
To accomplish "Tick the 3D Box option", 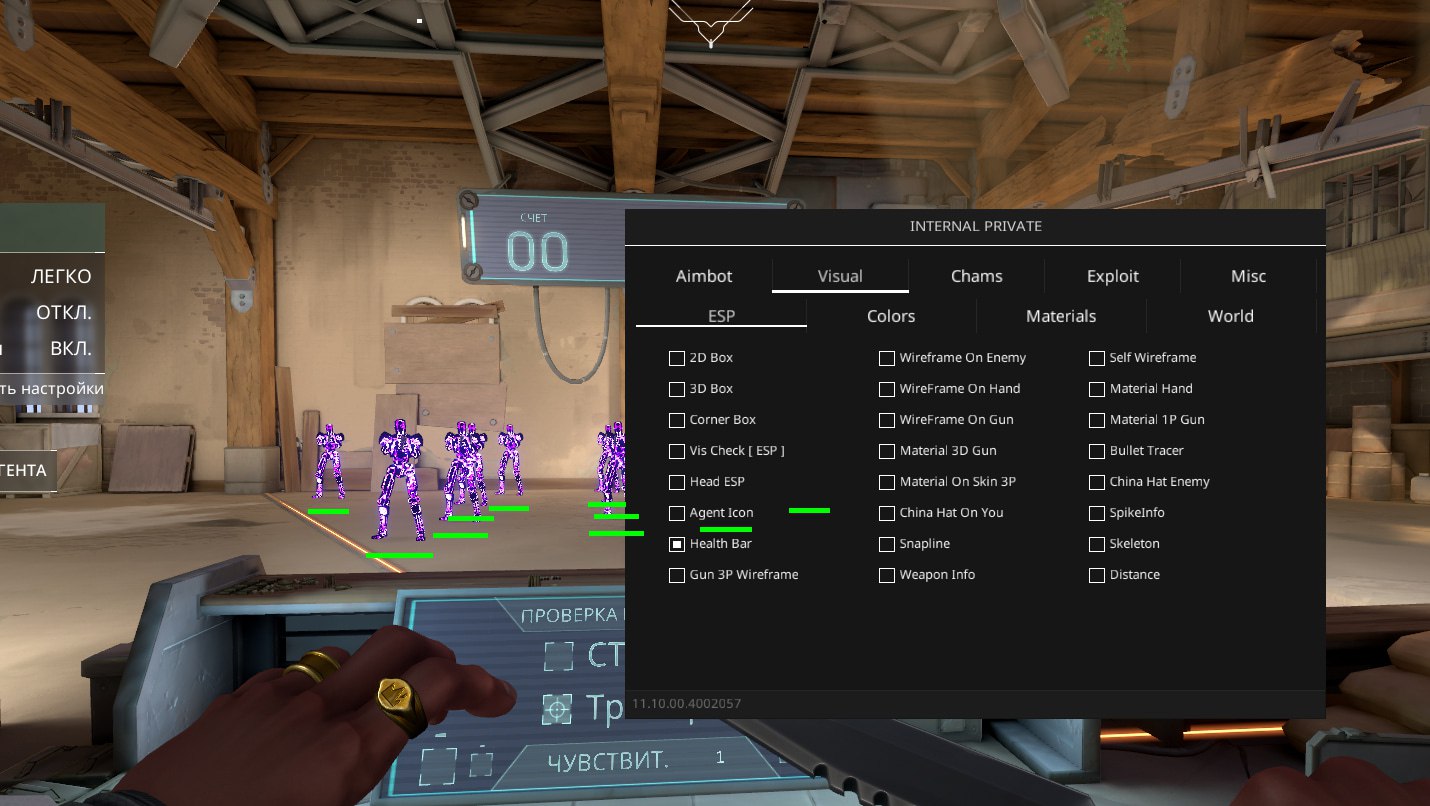I will pos(677,389).
